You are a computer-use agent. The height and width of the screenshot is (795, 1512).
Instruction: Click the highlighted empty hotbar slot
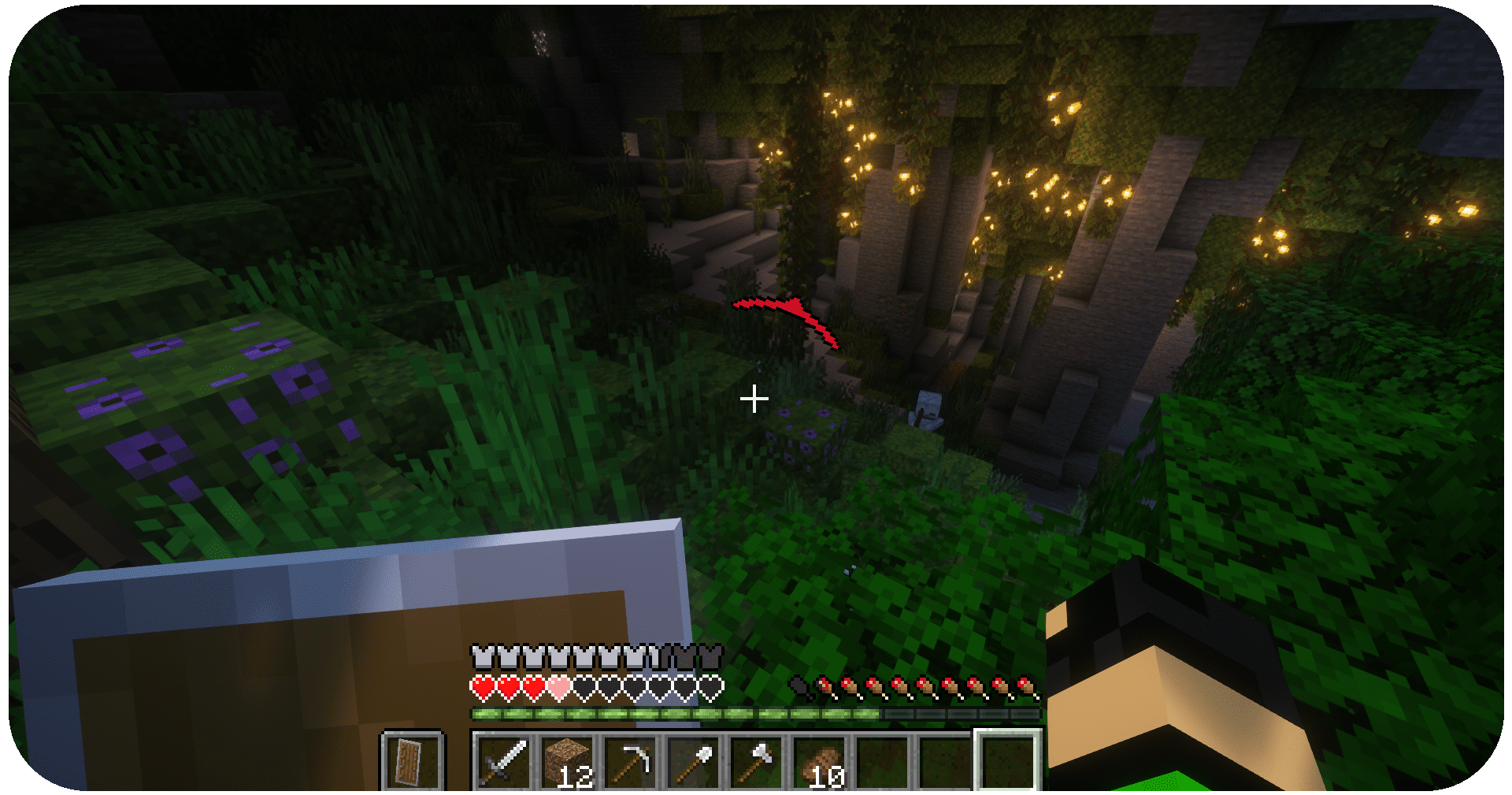click(x=1009, y=760)
